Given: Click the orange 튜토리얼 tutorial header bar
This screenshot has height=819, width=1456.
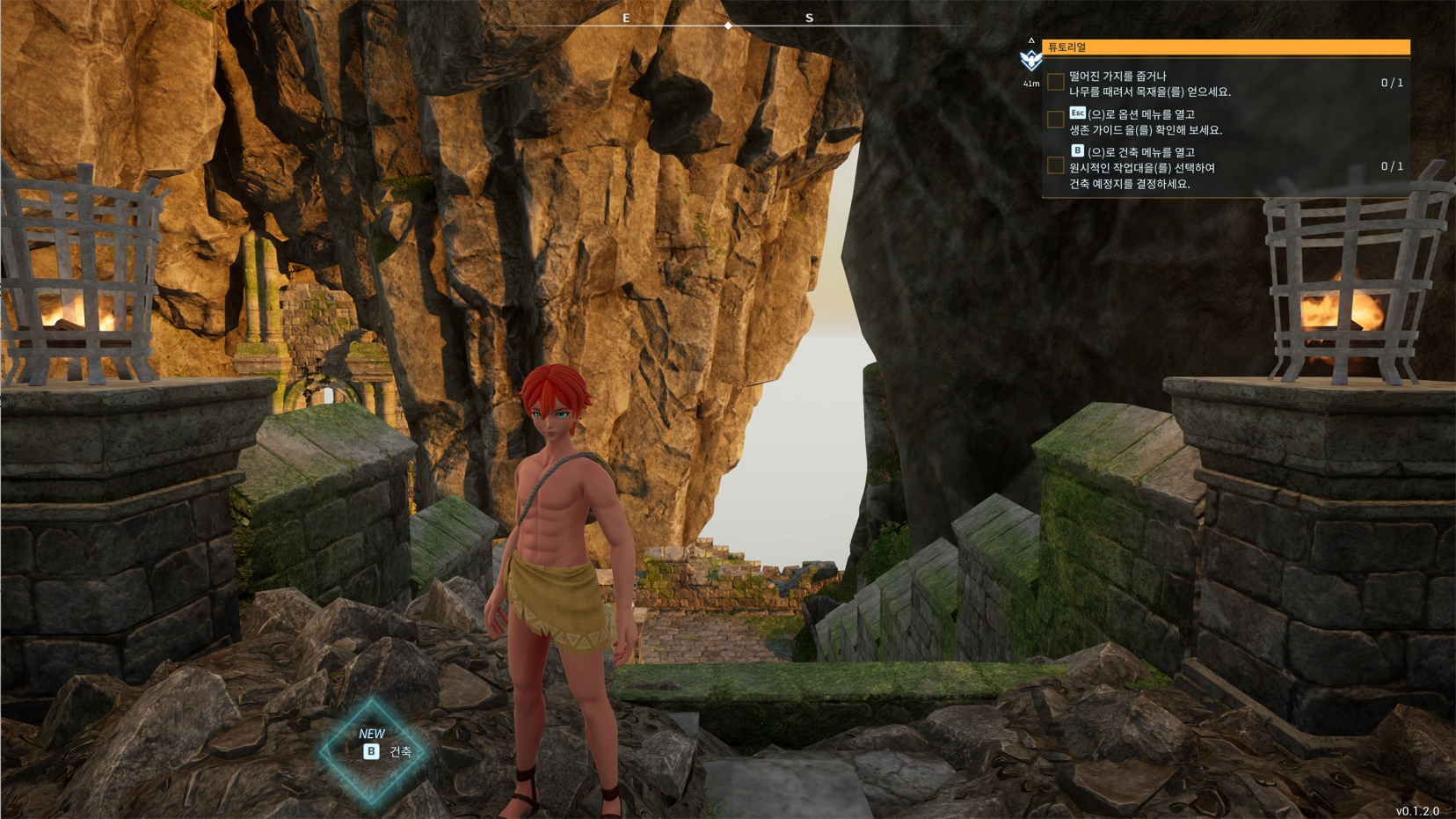Looking at the screenshot, I should (x=1226, y=48).
